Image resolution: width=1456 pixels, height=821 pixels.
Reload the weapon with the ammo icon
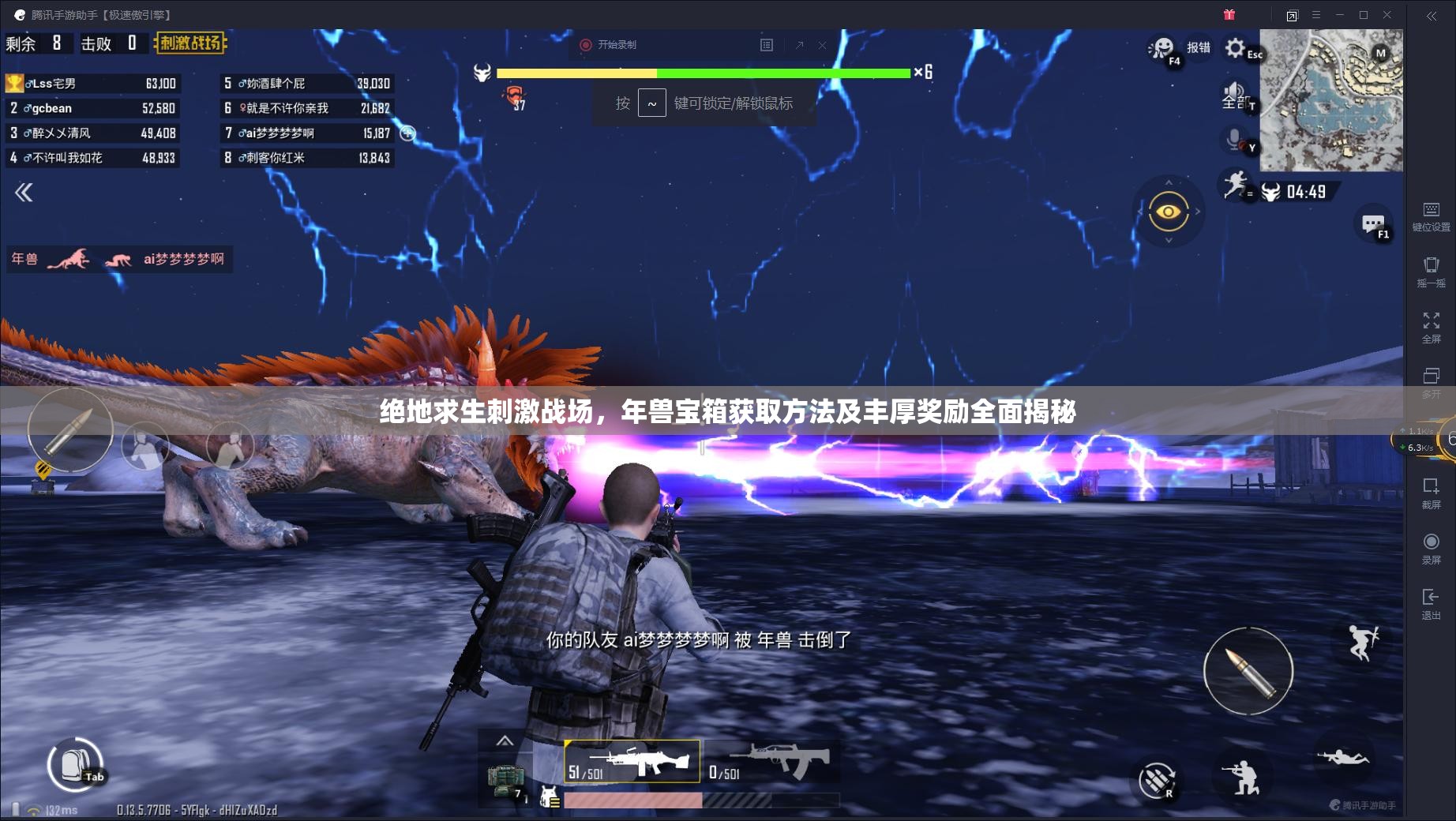[x=1157, y=780]
